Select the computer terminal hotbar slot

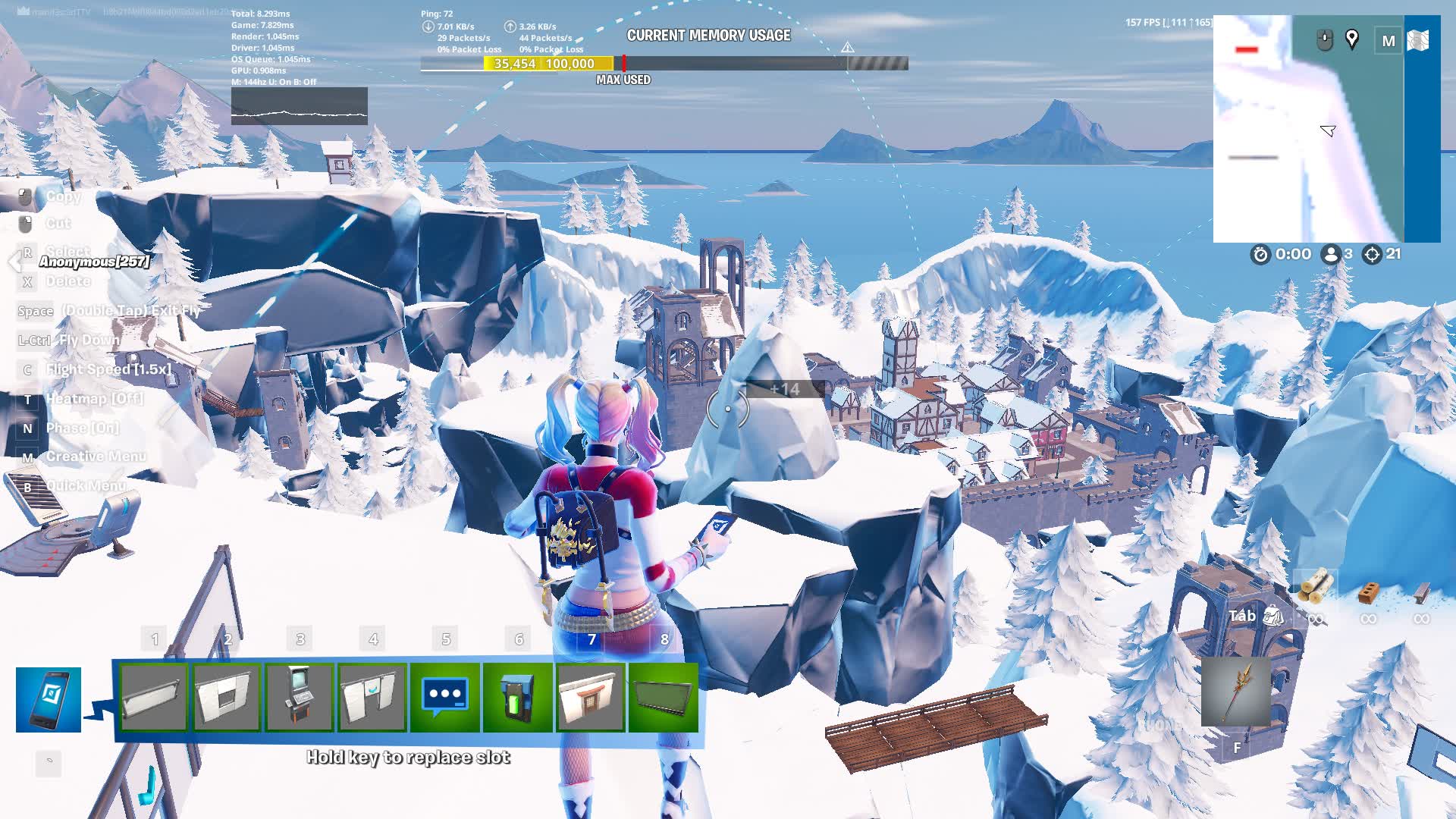pos(300,697)
